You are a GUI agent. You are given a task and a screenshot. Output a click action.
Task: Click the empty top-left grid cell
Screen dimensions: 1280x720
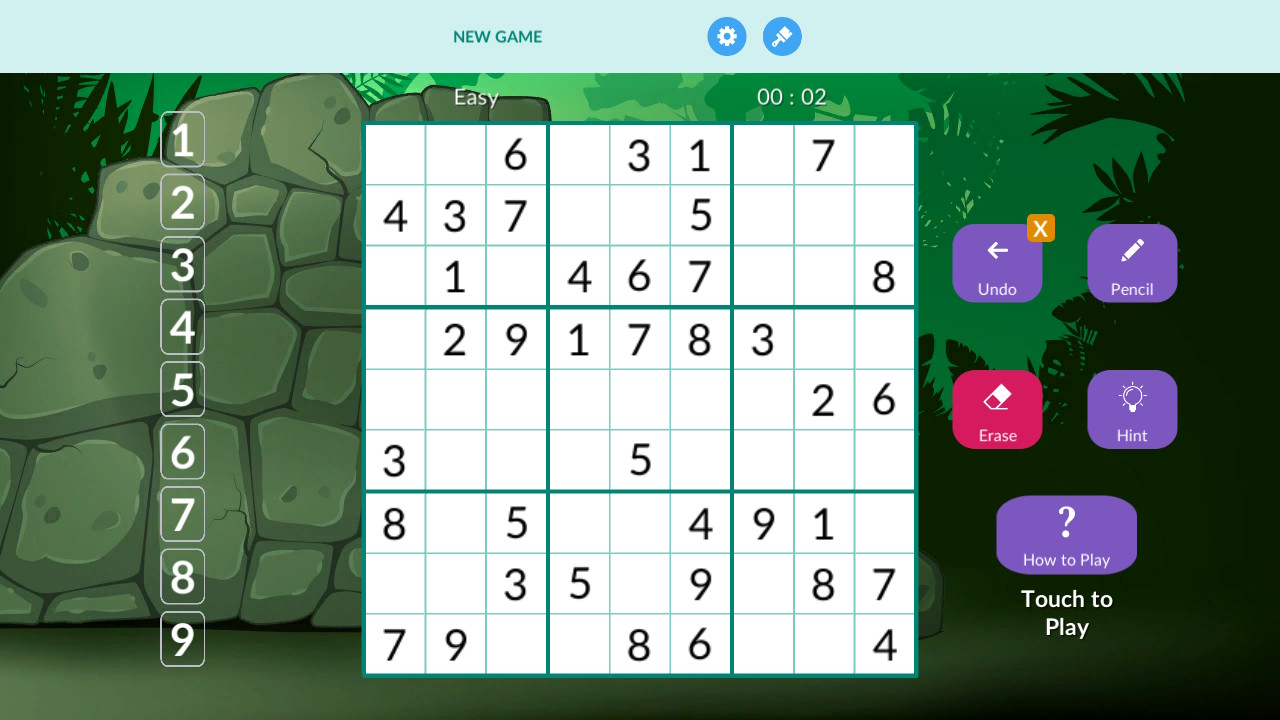(x=395, y=155)
